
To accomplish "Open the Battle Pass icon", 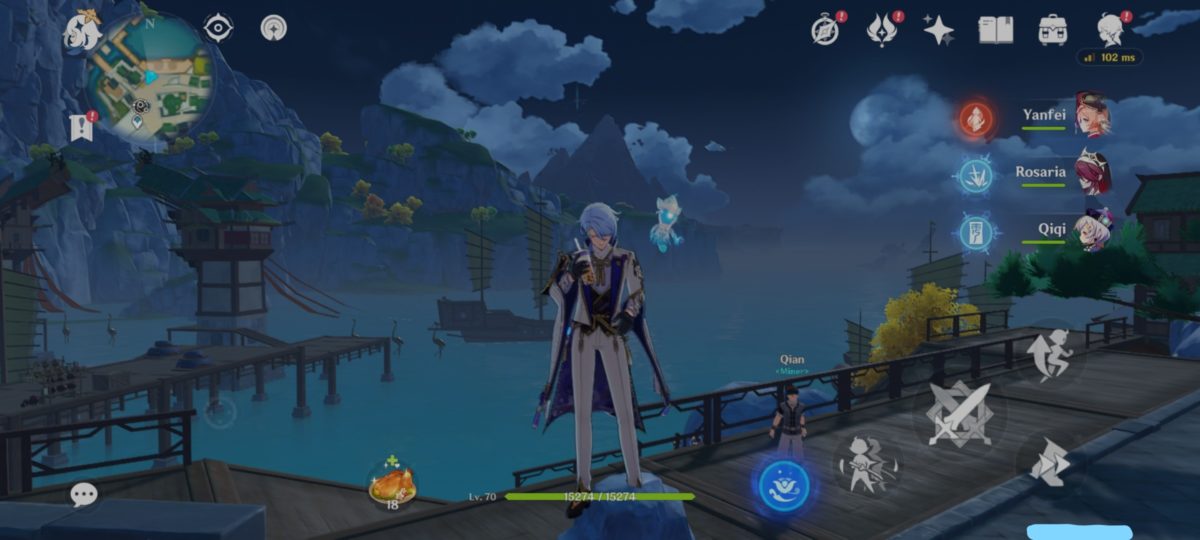I will [881, 30].
